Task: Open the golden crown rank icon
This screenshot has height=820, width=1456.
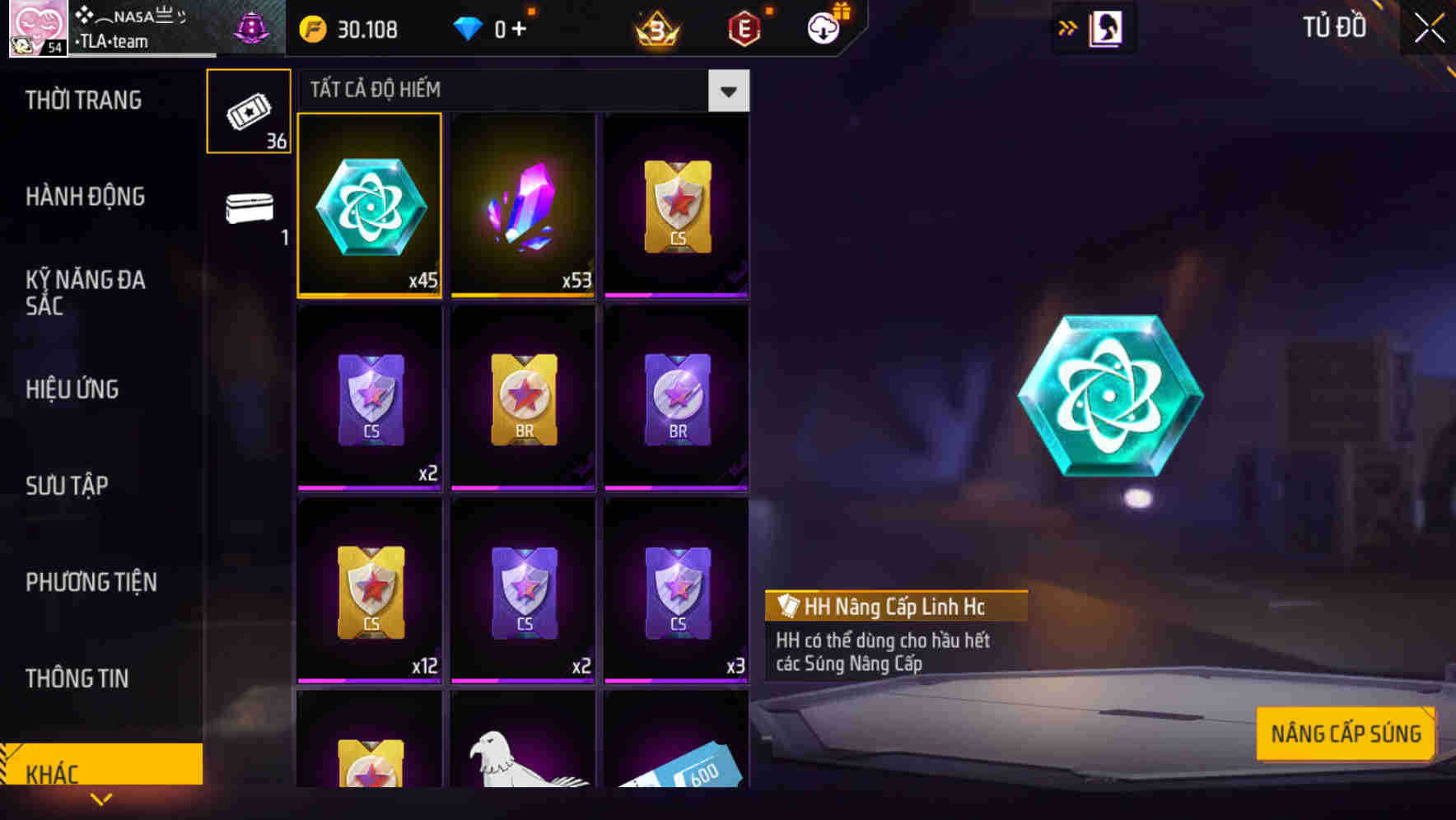Action: pyautogui.click(x=655, y=28)
